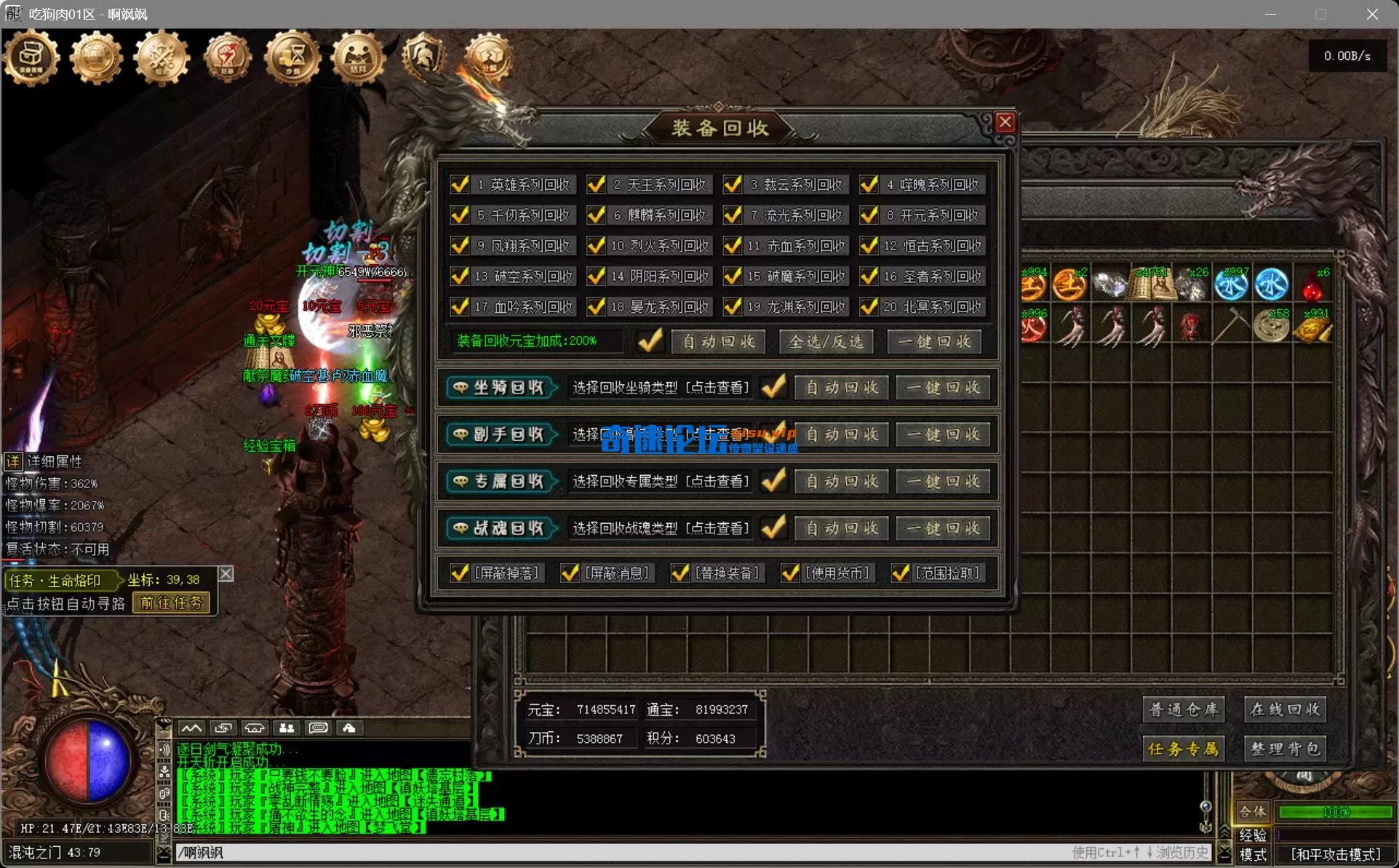The height and width of the screenshot is (868, 1399).
Task: Toggle the 屏蔽掉落 checkbox
Action: (459, 573)
